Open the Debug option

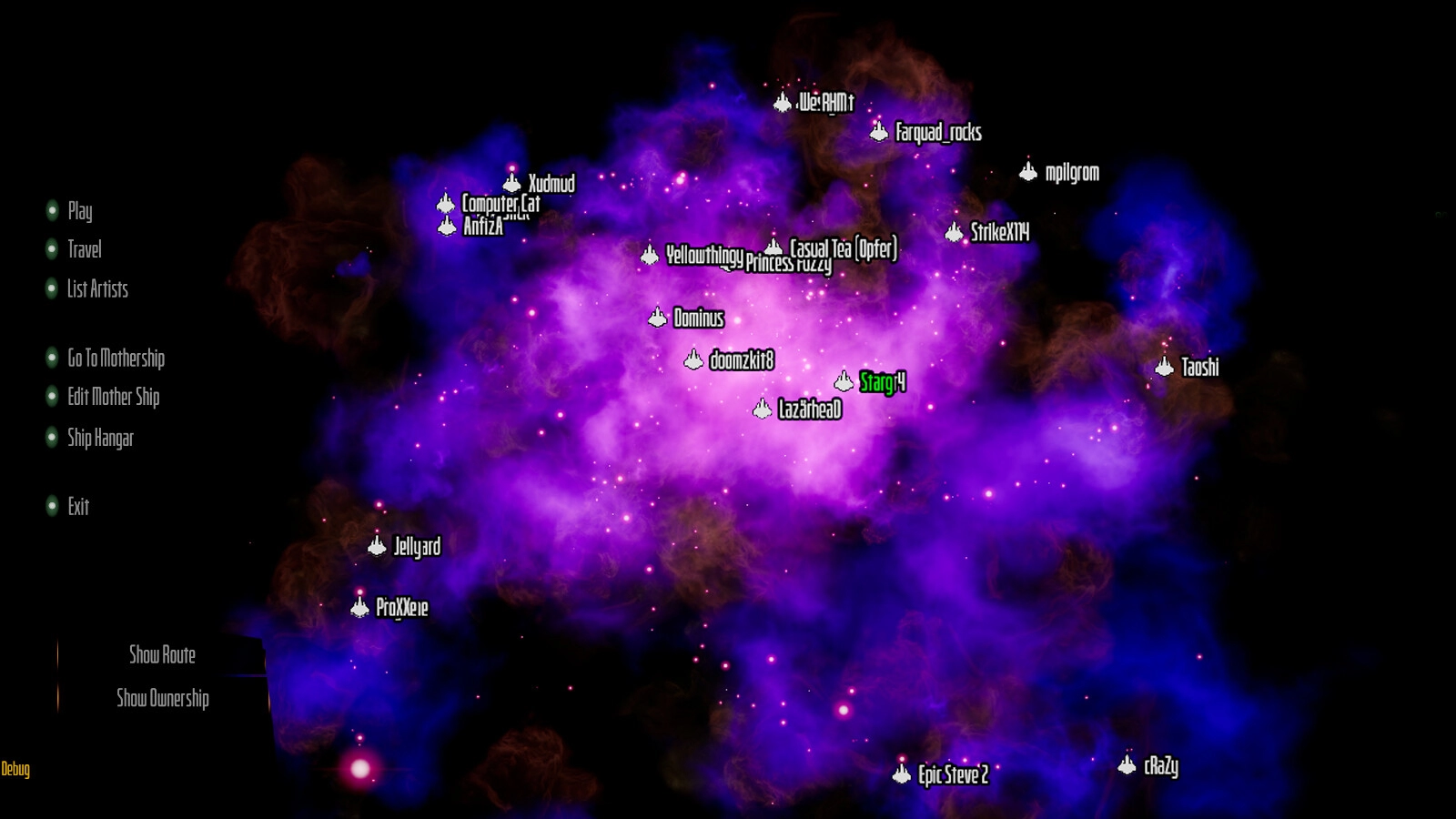click(x=15, y=769)
